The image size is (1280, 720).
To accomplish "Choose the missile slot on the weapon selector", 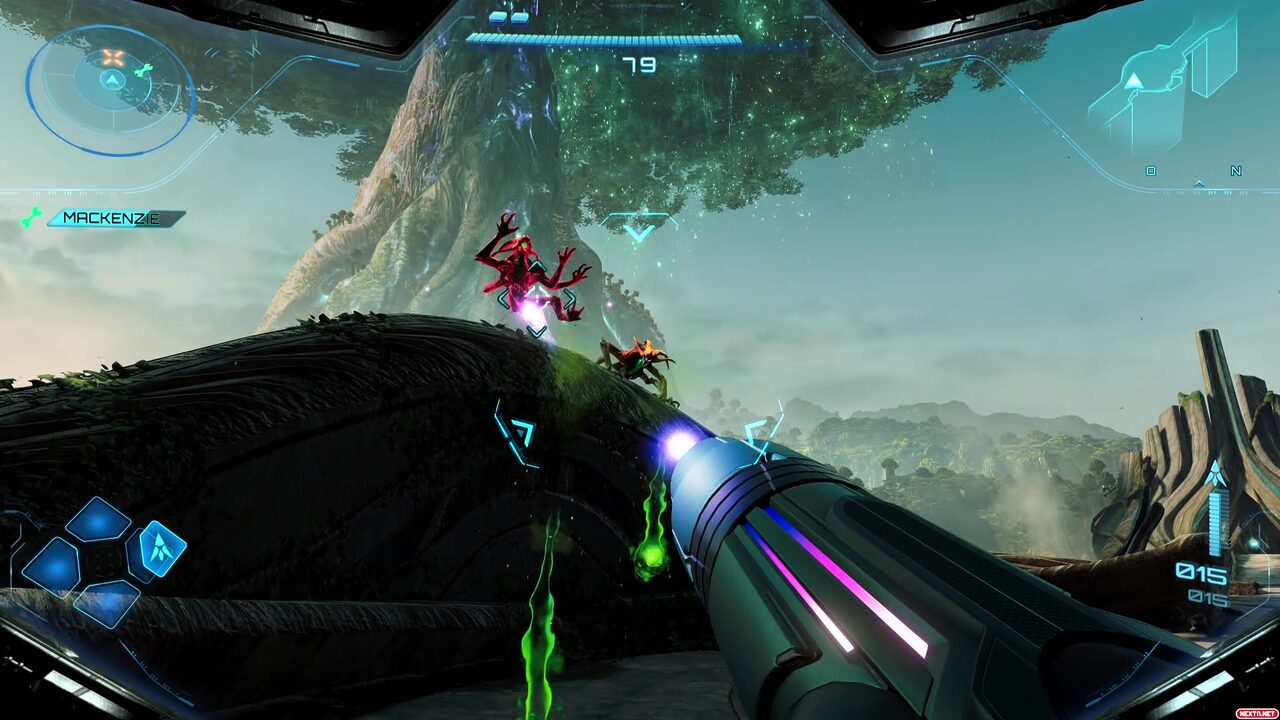I will 158,549.
